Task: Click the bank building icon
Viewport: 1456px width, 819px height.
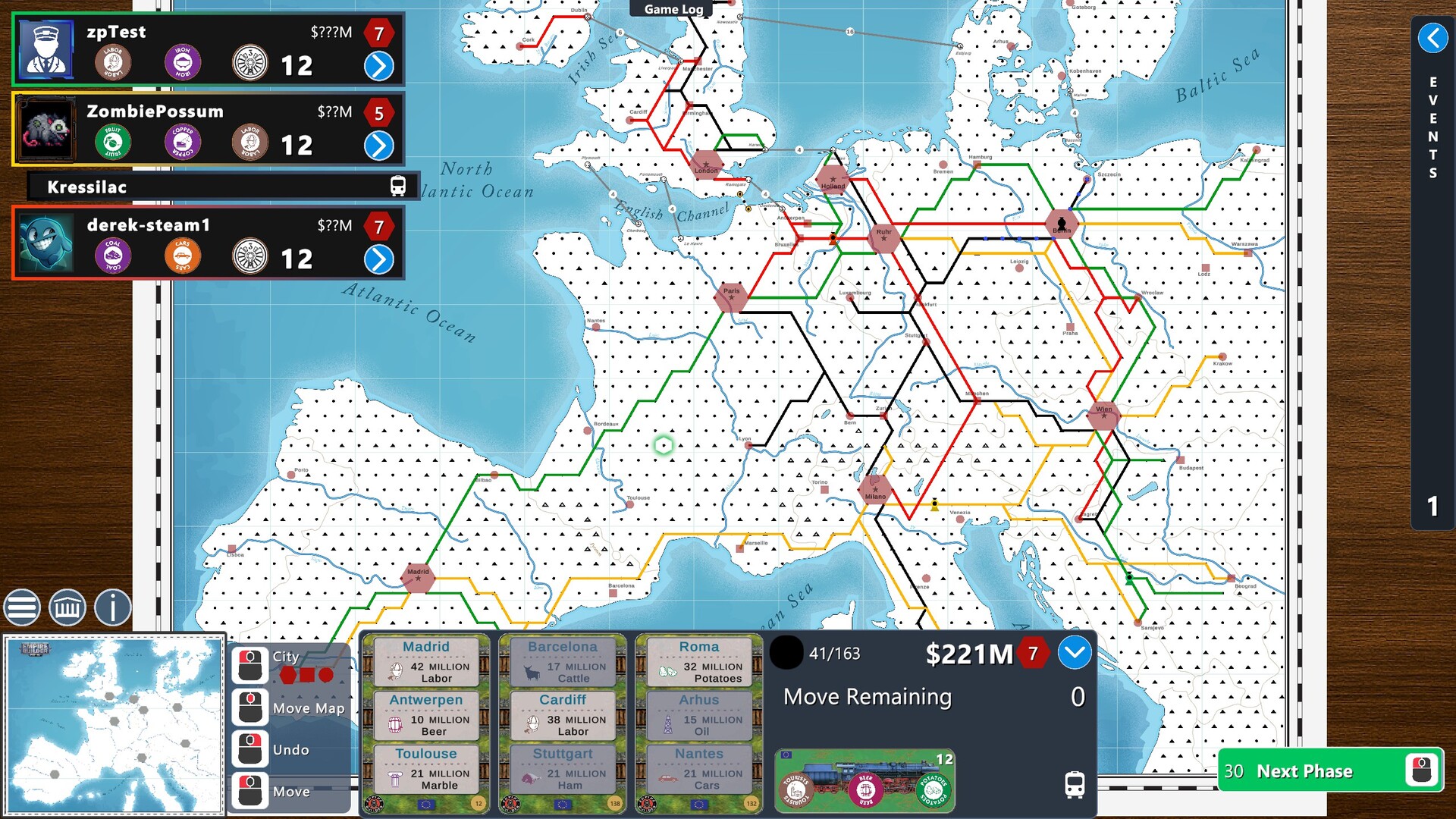Action: pos(67,607)
